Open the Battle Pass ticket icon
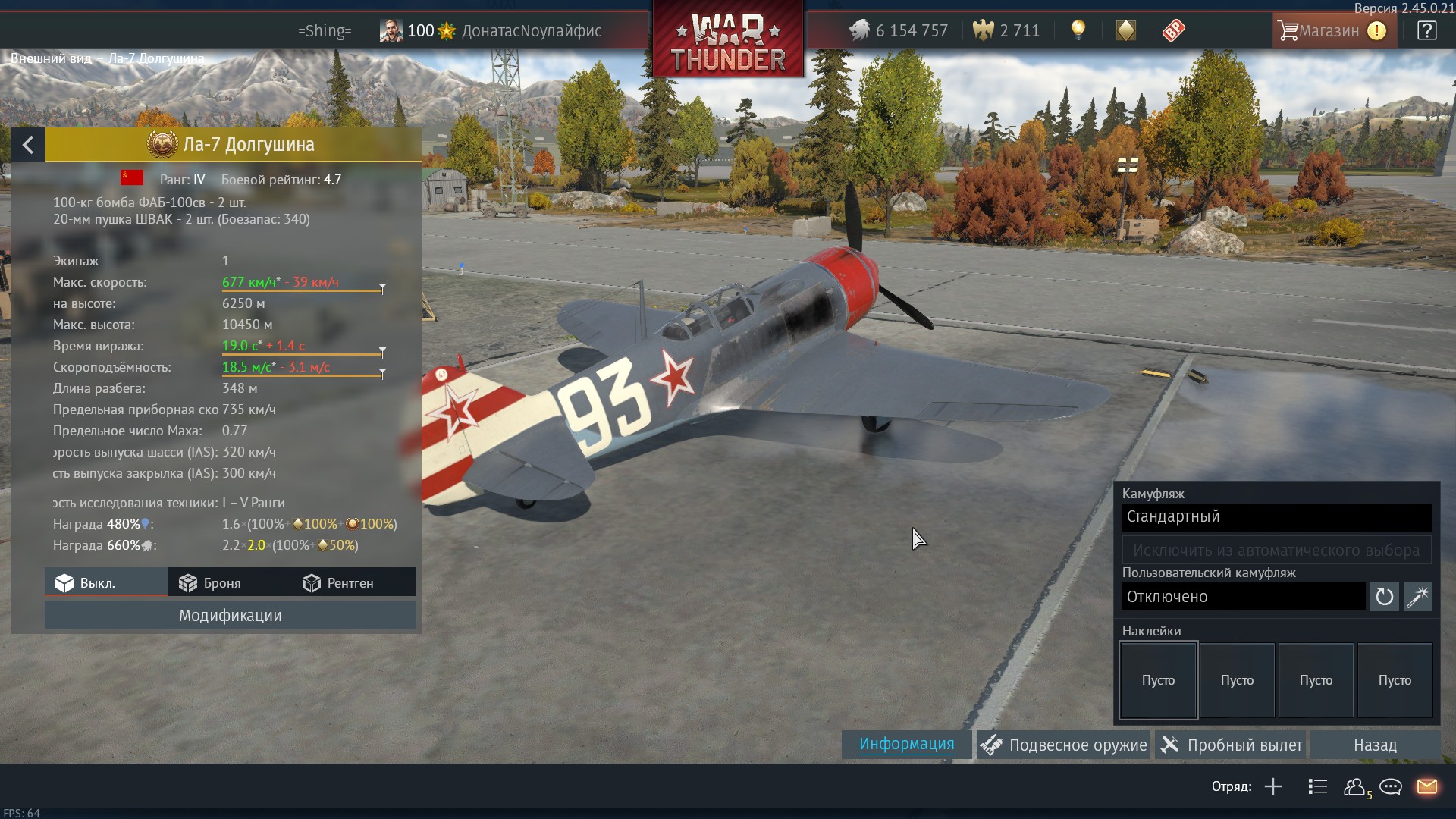Screen dimensions: 1456x819 (x=1173, y=31)
